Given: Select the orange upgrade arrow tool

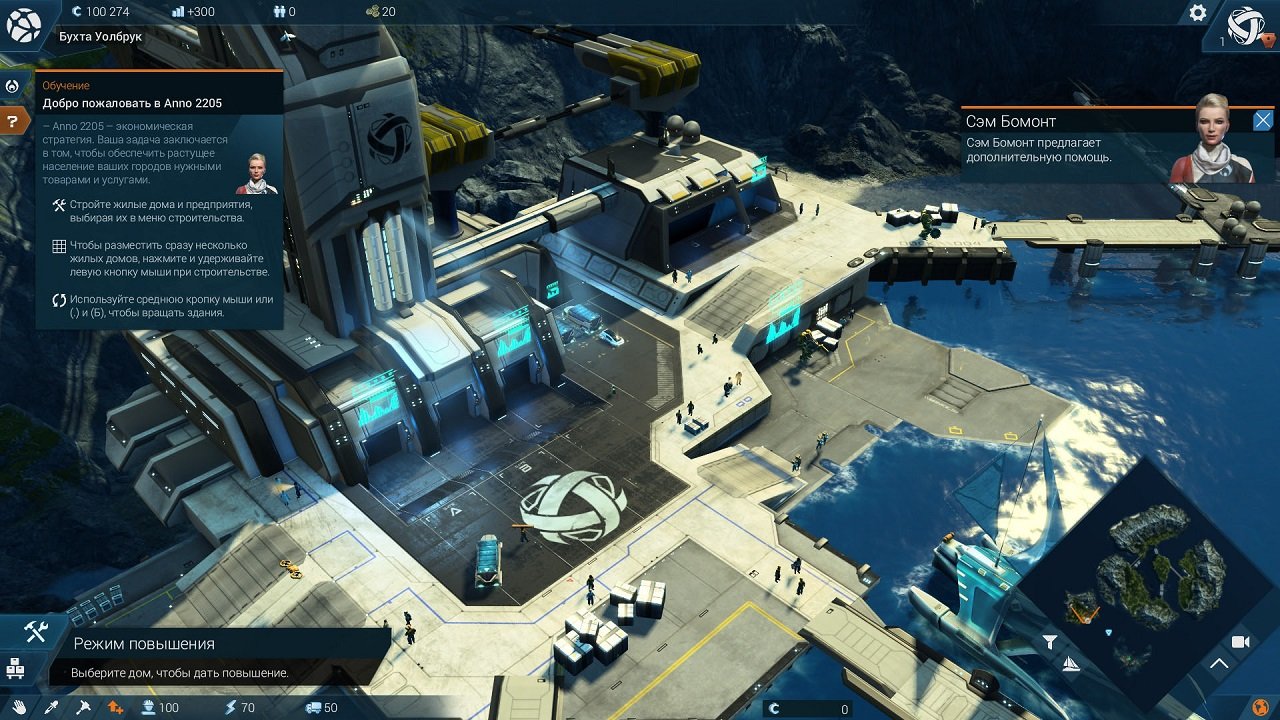Looking at the screenshot, I should pyautogui.click(x=114, y=707).
